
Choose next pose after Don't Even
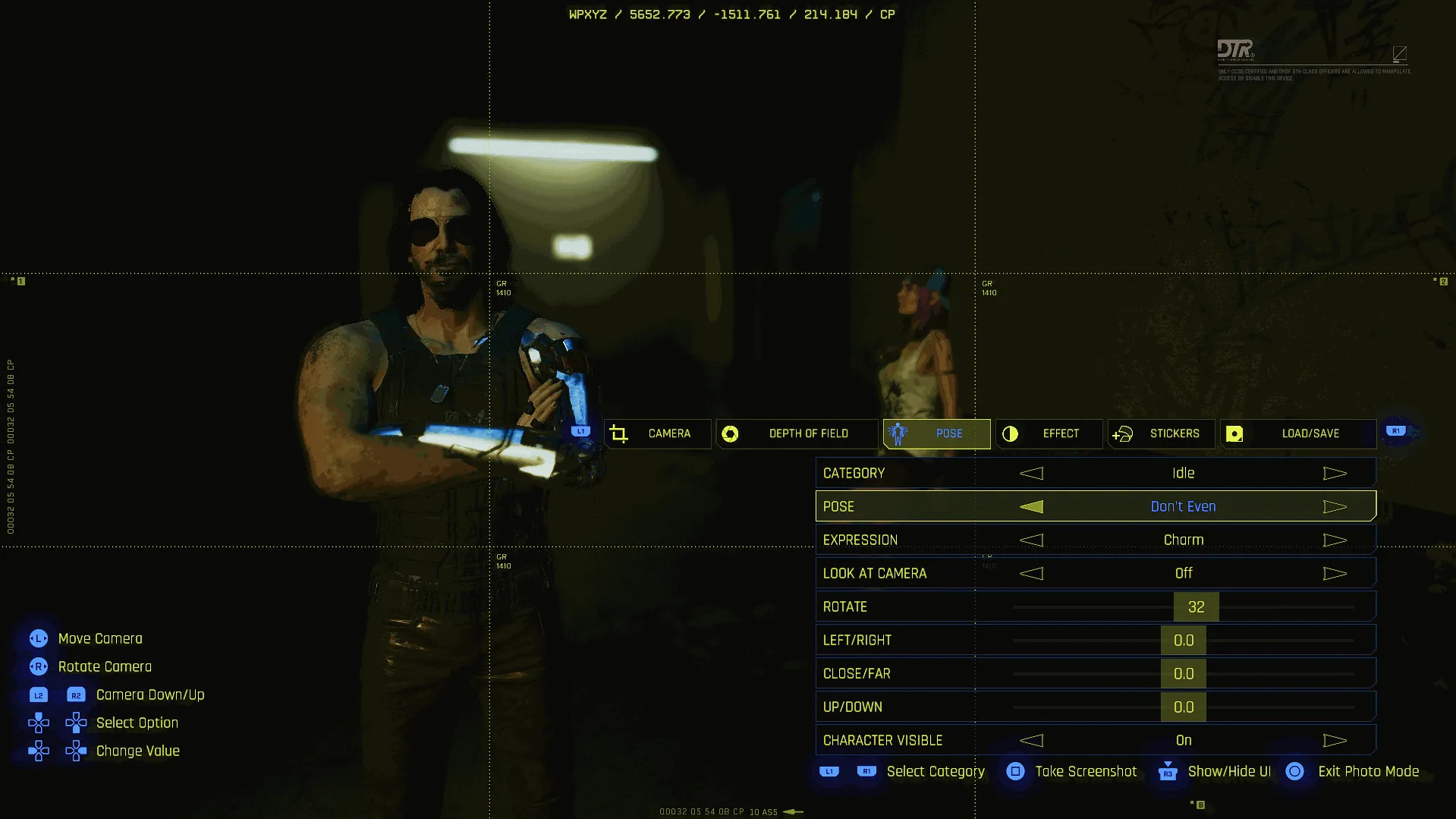click(1335, 507)
